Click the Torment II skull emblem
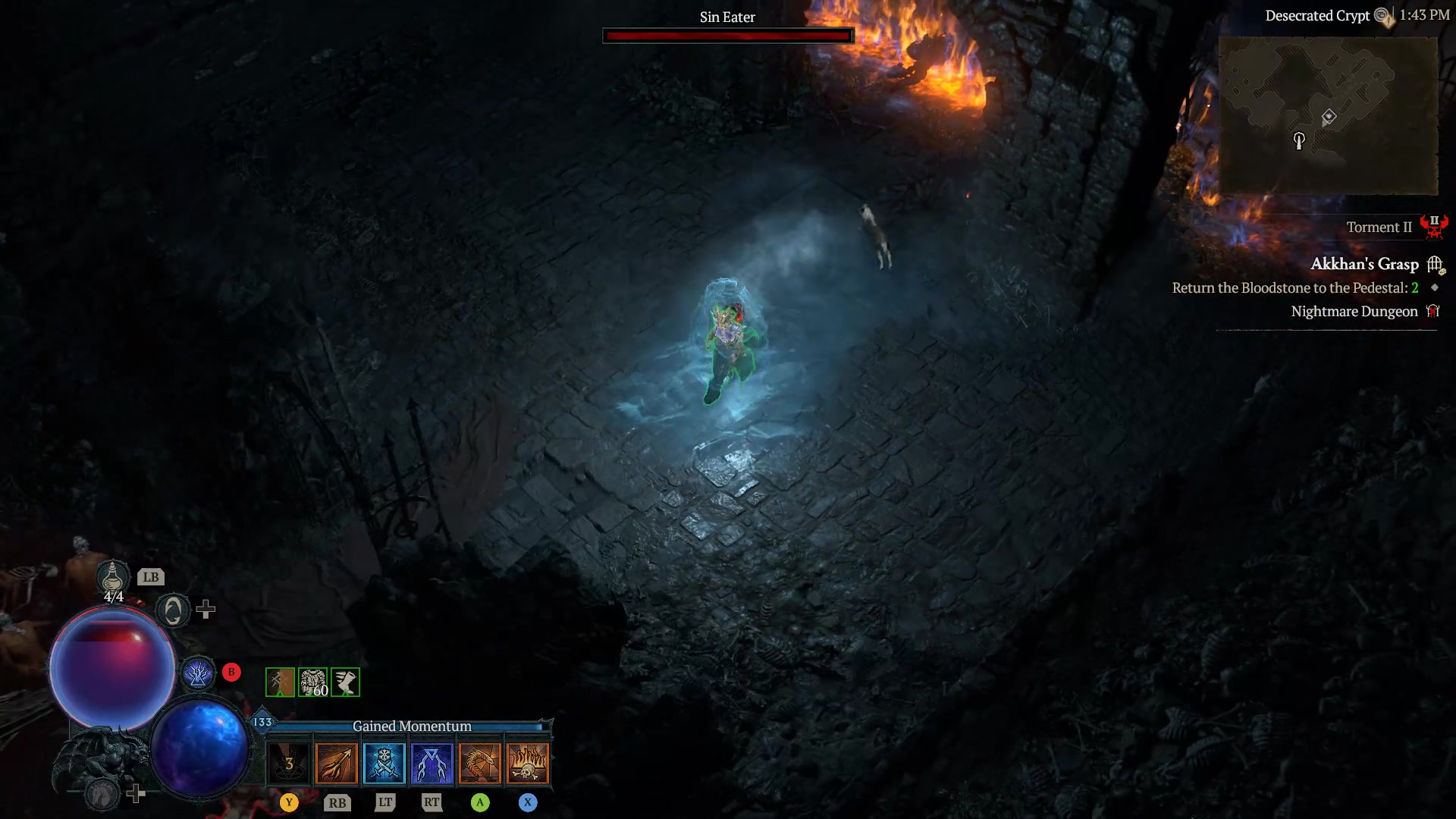Image resolution: width=1456 pixels, height=819 pixels. 1436,227
